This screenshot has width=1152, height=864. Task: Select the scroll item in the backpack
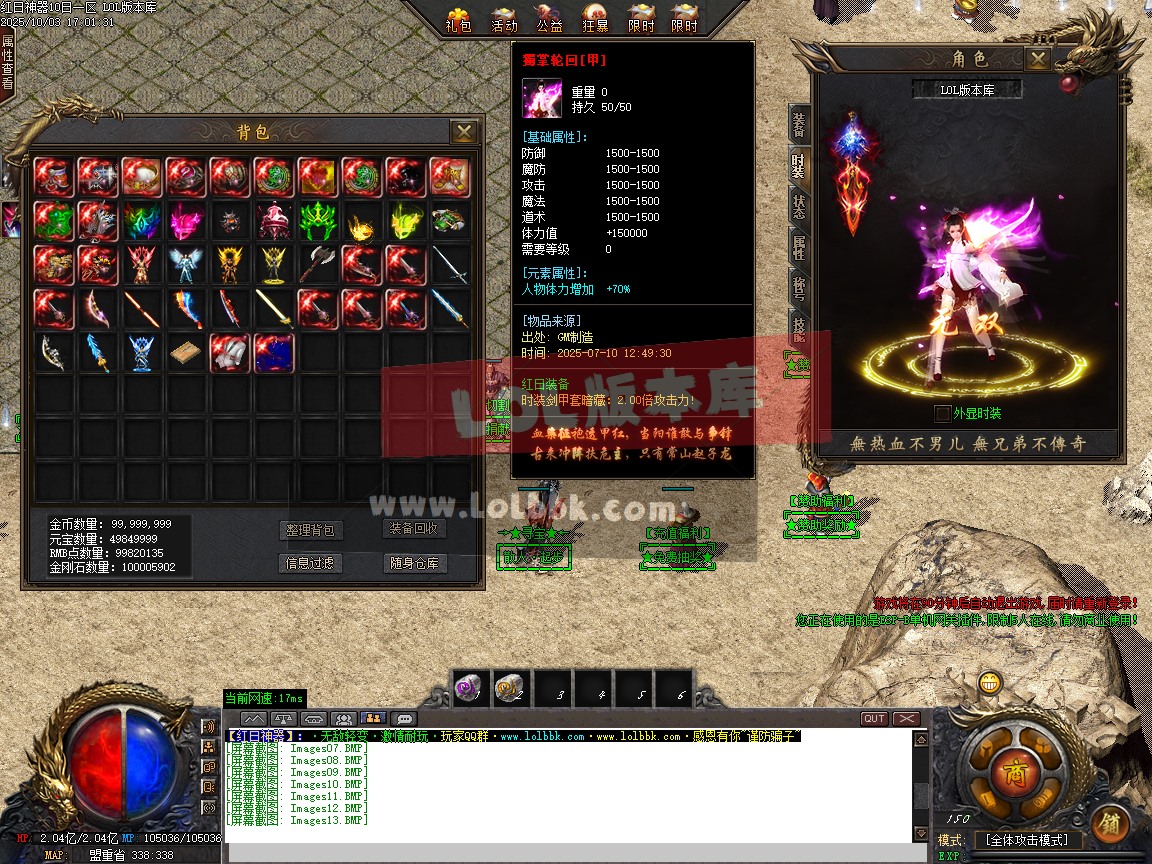click(x=184, y=354)
